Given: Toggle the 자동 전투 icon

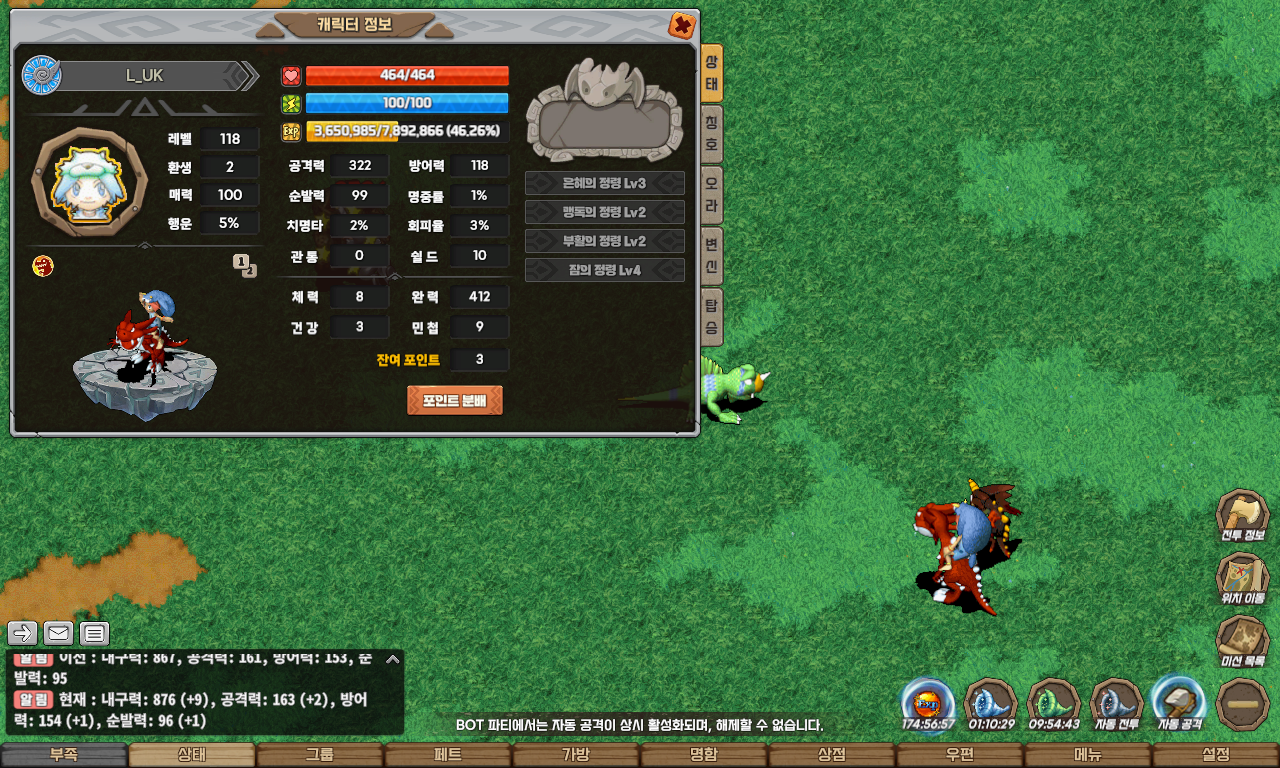Looking at the screenshot, I should tap(1117, 702).
